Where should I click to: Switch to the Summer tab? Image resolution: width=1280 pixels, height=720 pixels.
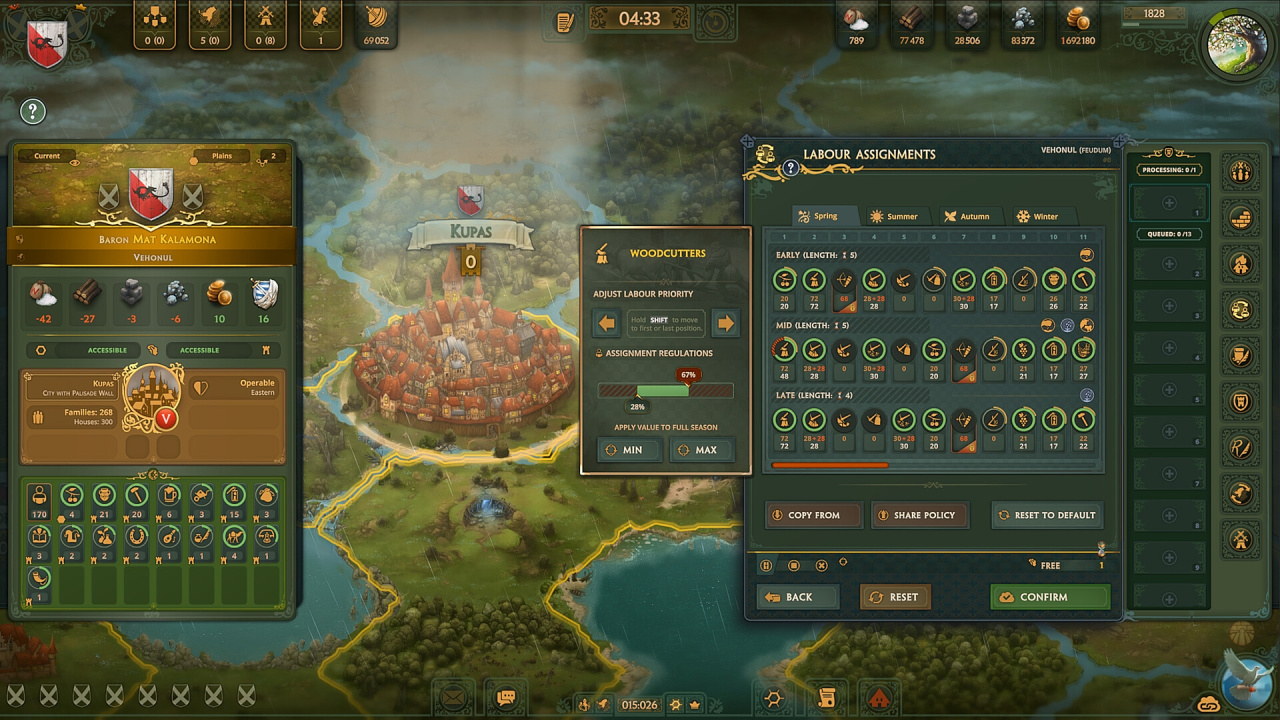[893, 216]
